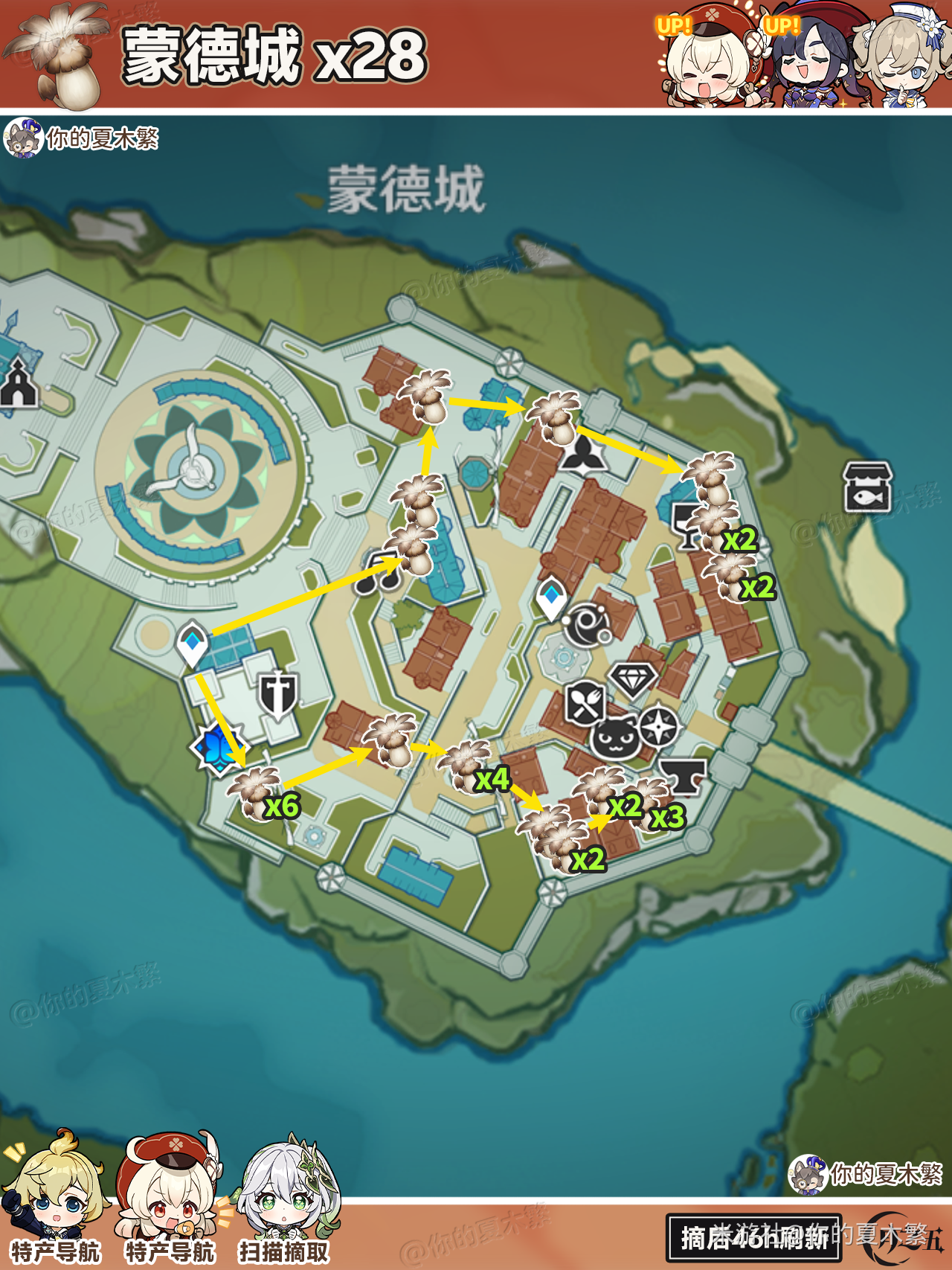Select the cathedral church map marker
The height and width of the screenshot is (1270, 952).
(19, 385)
